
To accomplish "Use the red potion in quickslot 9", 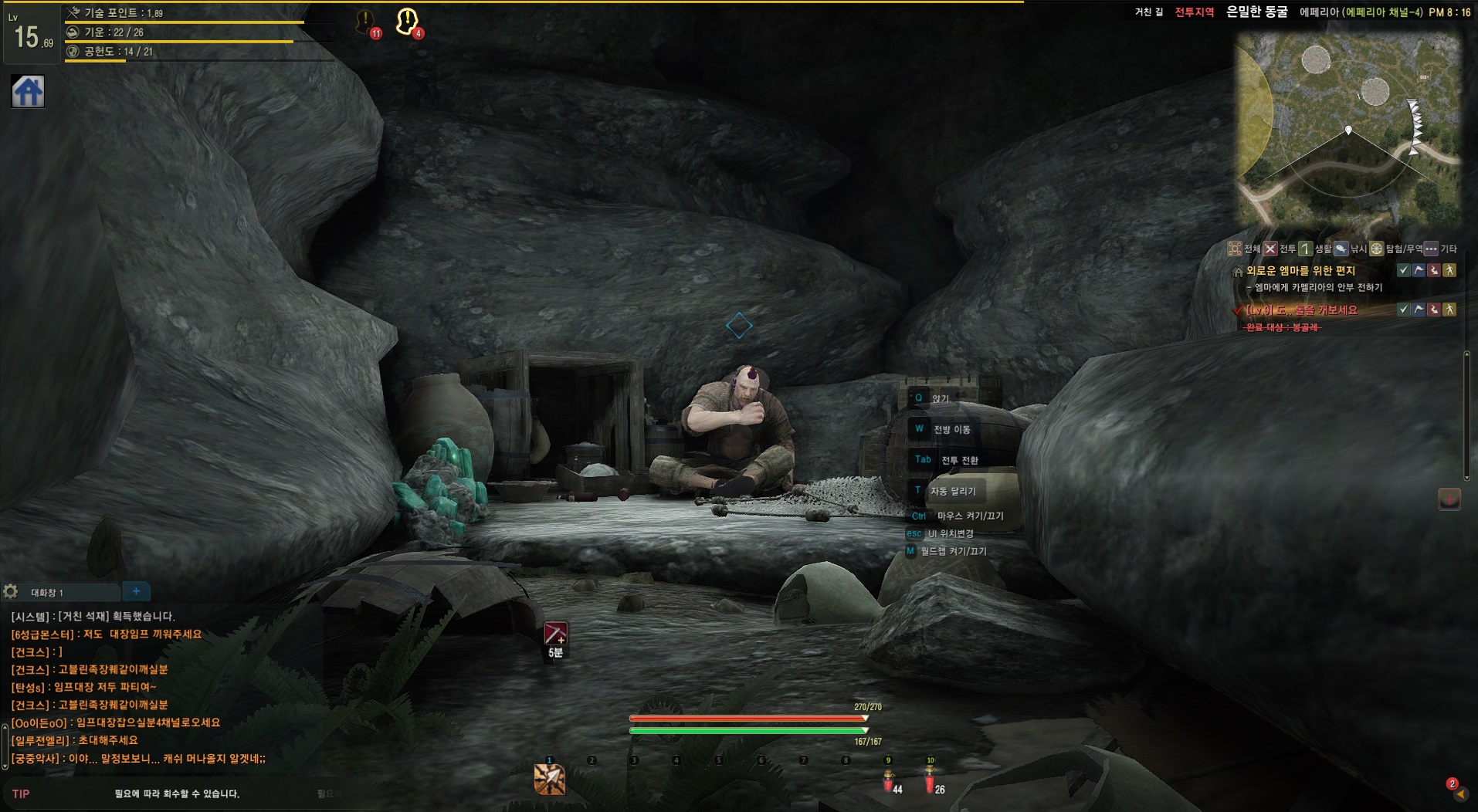I will click(x=888, y=782).
